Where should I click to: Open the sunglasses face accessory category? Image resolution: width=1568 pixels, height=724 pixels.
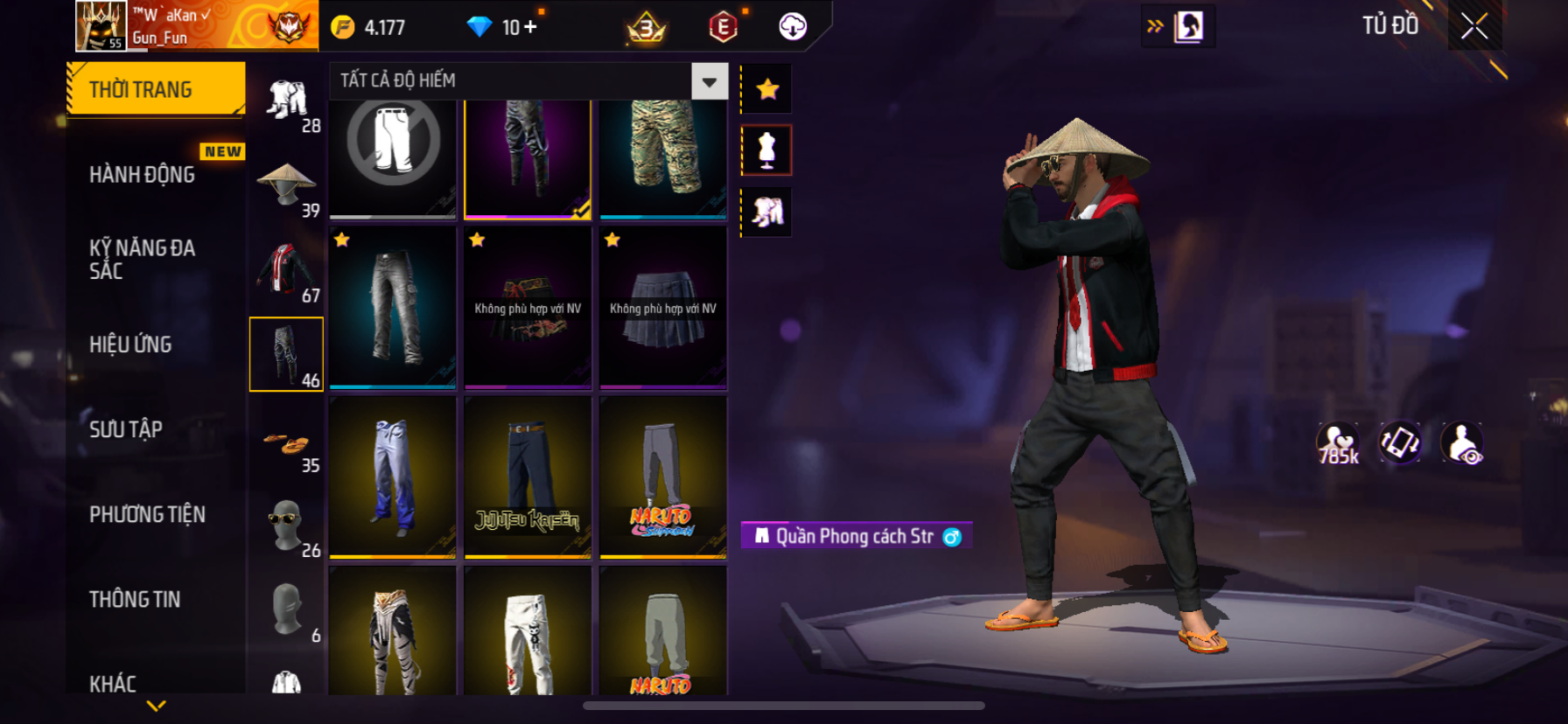pos(286,525)
